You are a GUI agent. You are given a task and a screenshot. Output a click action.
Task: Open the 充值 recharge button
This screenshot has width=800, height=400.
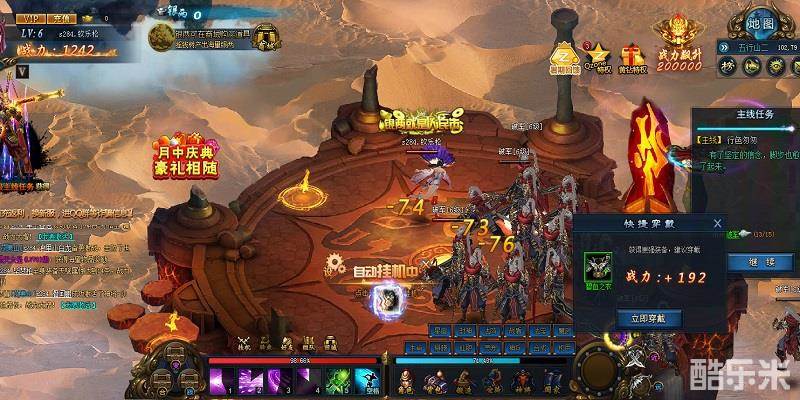(x=63, y=18)
